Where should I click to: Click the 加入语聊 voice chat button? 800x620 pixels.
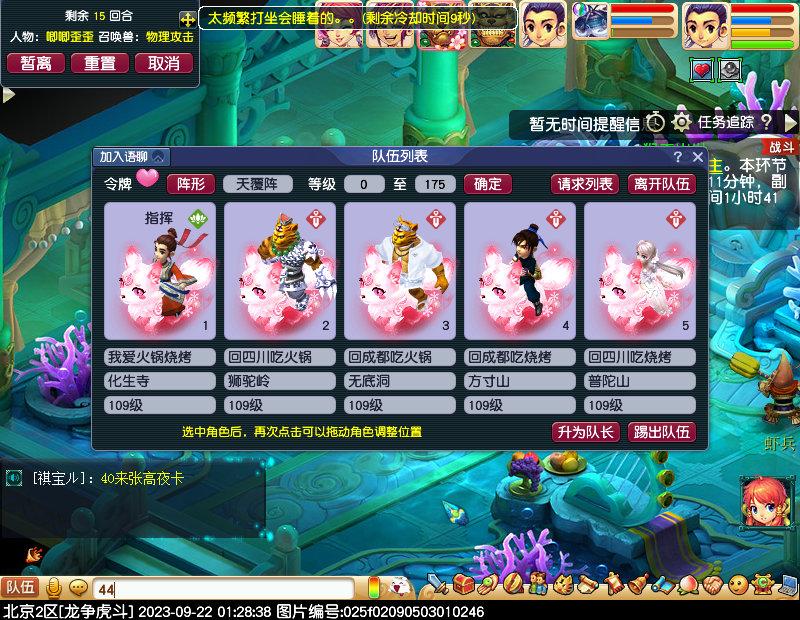click(x=132, y=157)
